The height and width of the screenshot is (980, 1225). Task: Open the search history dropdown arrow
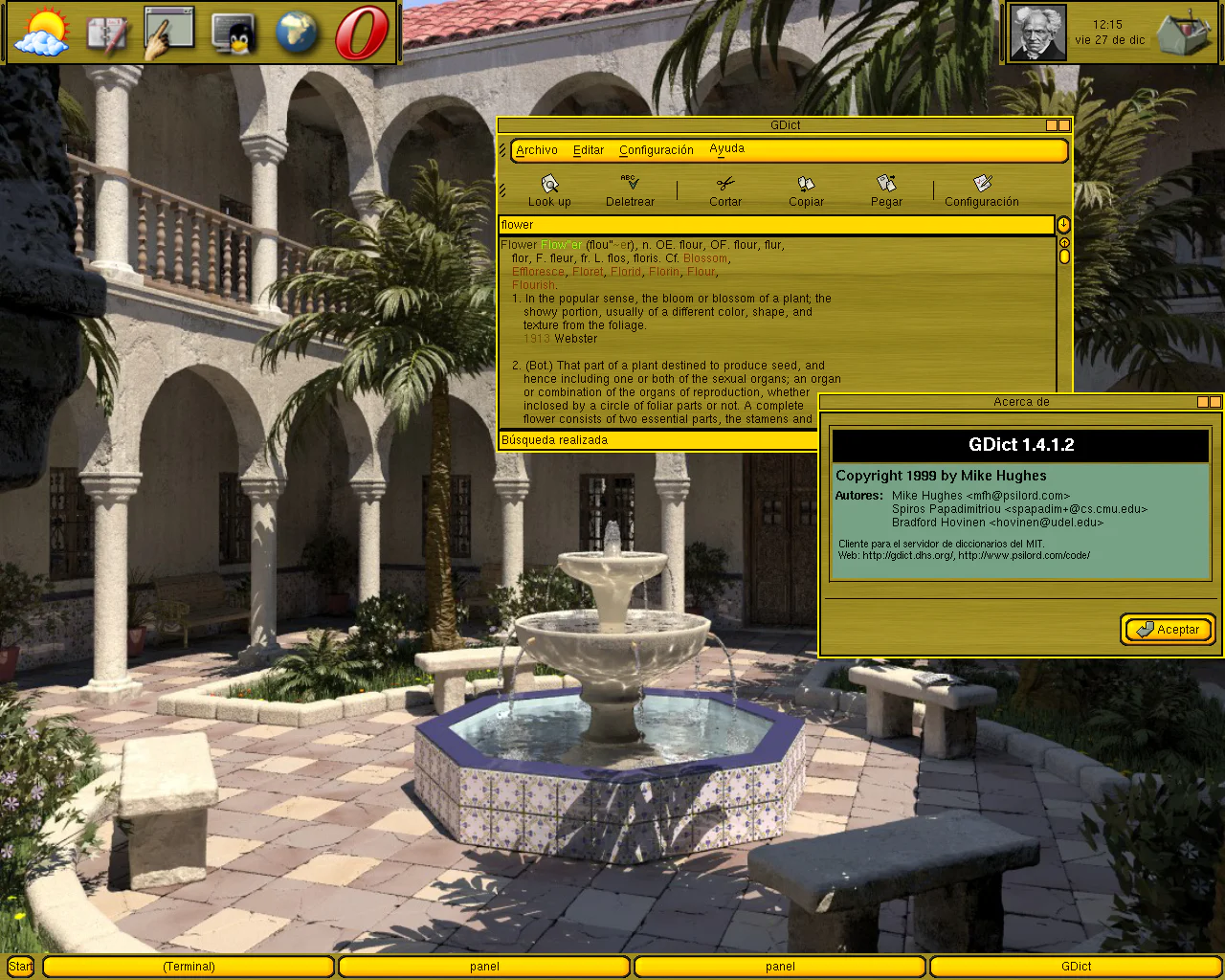coord(1063,225)
